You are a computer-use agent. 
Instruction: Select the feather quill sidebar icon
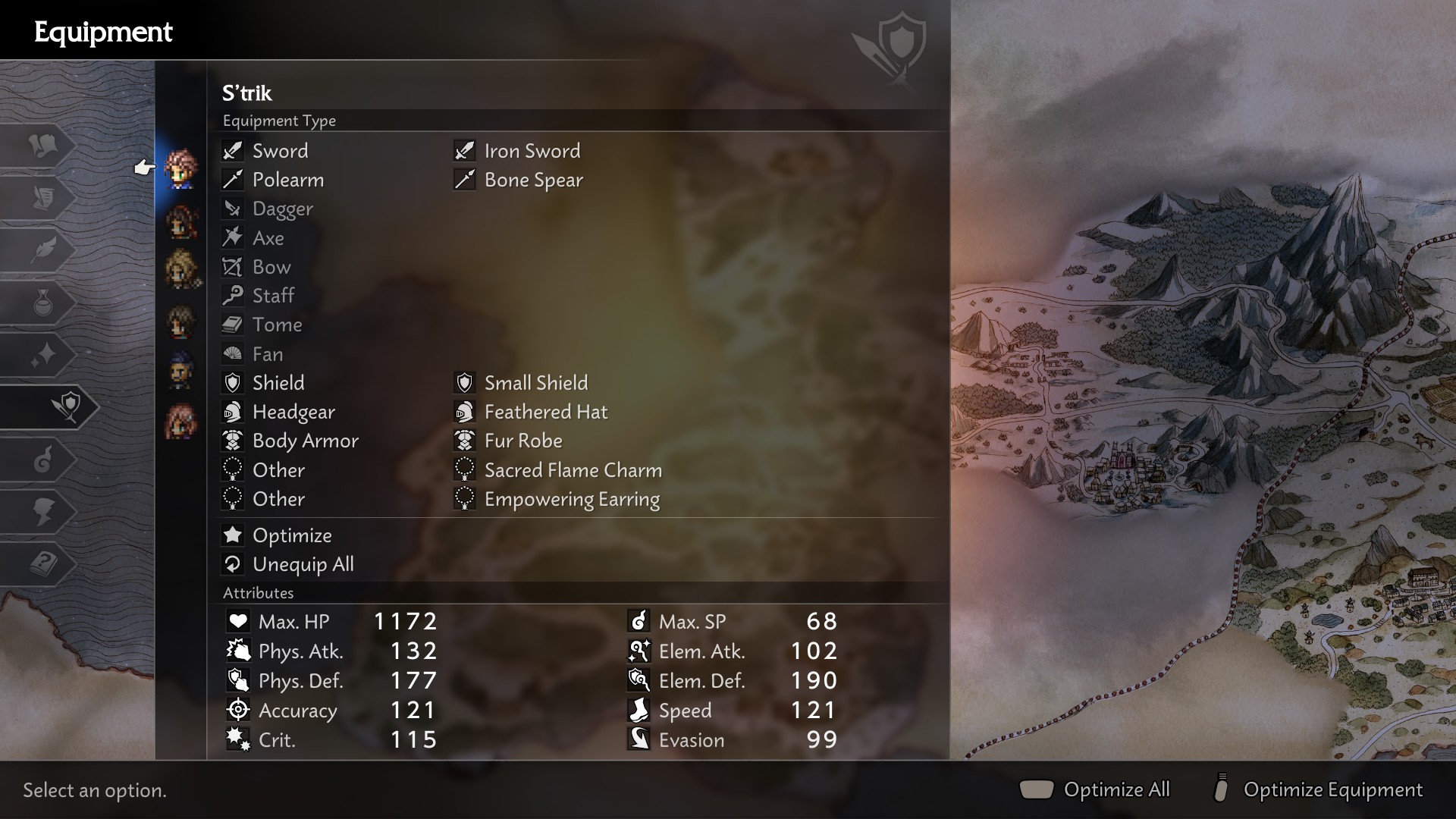[45, 250]
